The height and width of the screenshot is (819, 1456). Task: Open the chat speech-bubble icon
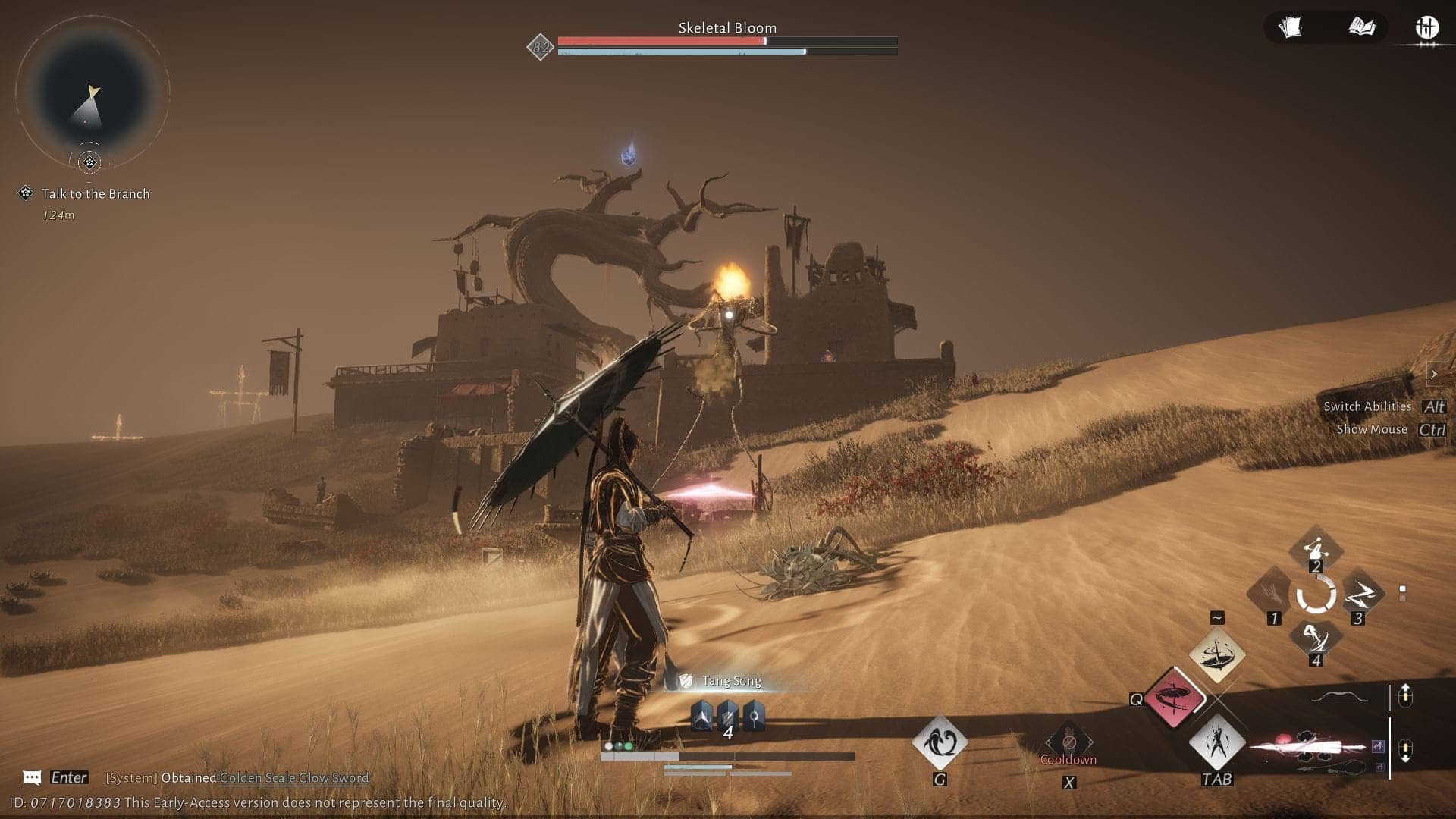click(32, 777)
